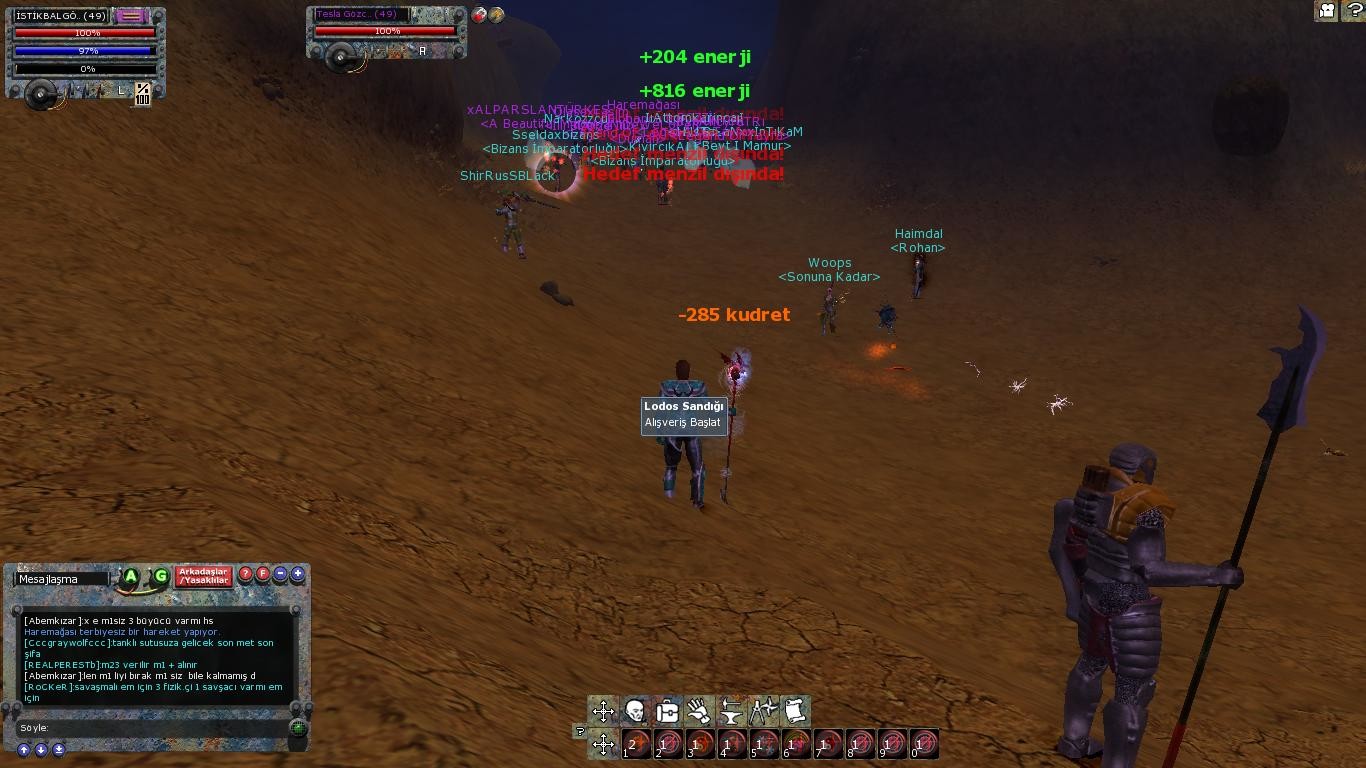This screenshot has width=1366, height=768.
Task: Open the briefcase inventory panel
Action: [x=667, y=711]
